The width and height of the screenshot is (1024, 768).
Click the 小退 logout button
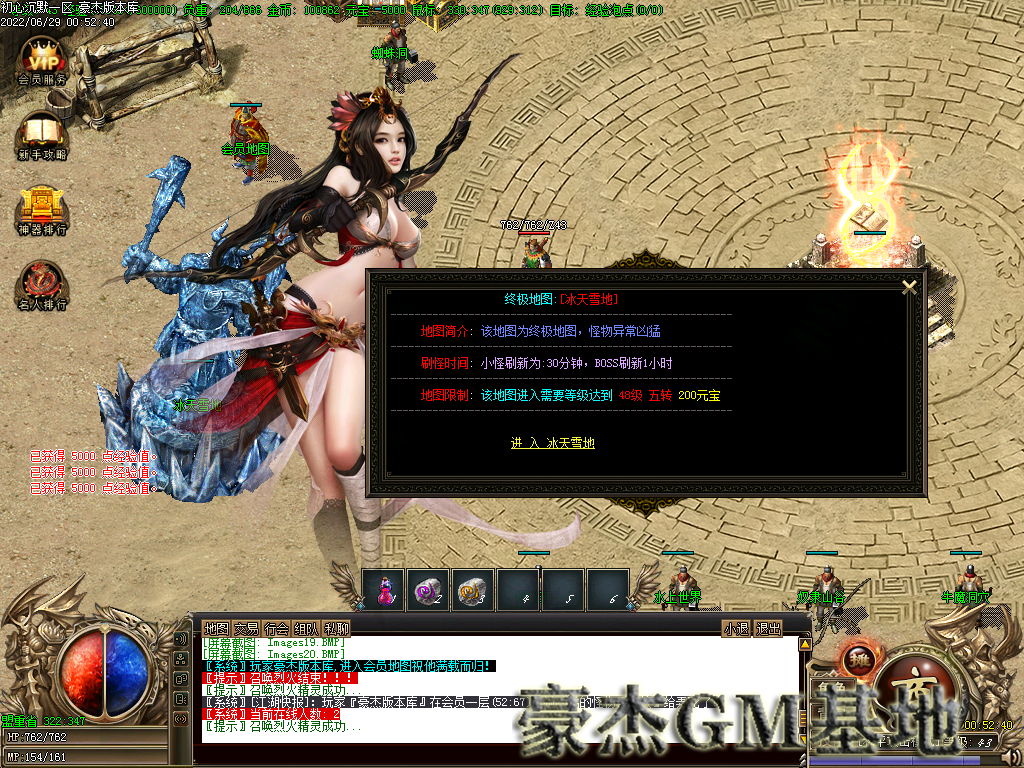click(736, 628)
